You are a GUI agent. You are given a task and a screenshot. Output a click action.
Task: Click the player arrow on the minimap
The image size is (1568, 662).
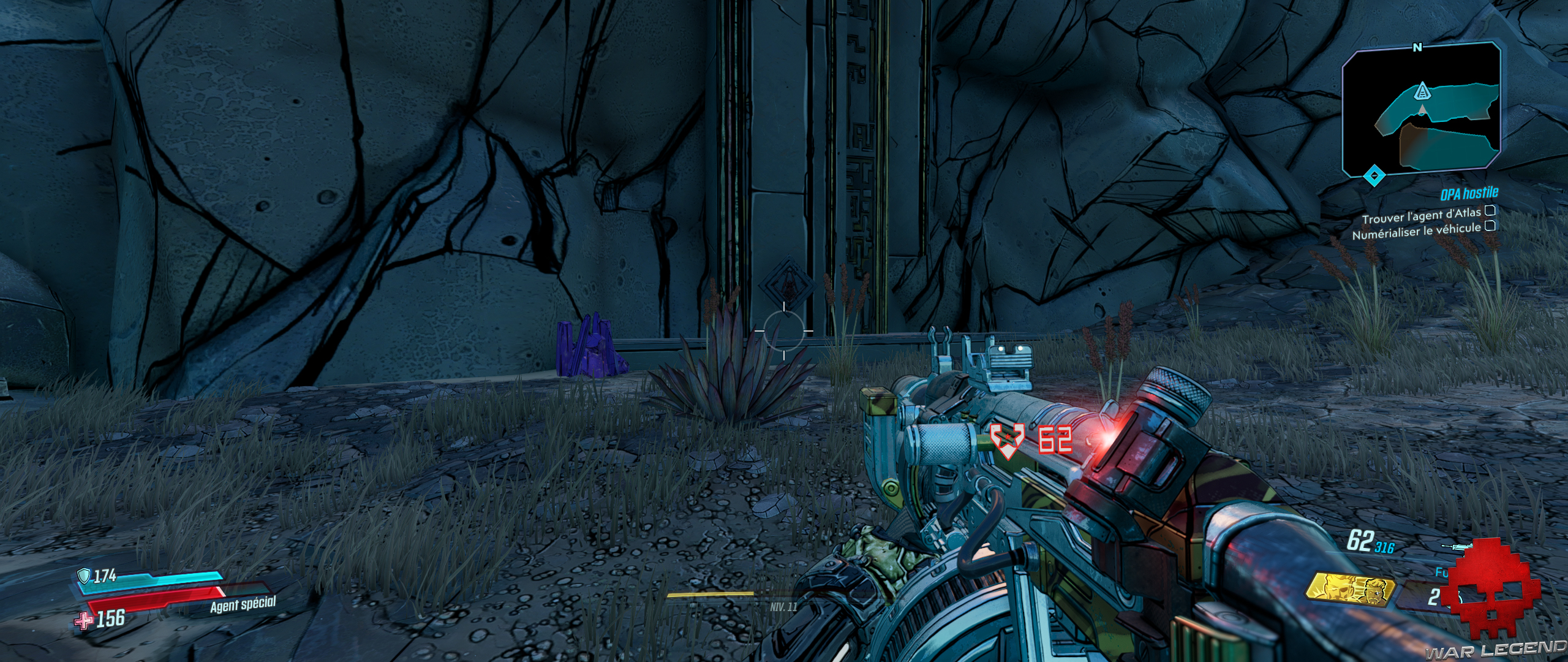[x=1422, y=110]
